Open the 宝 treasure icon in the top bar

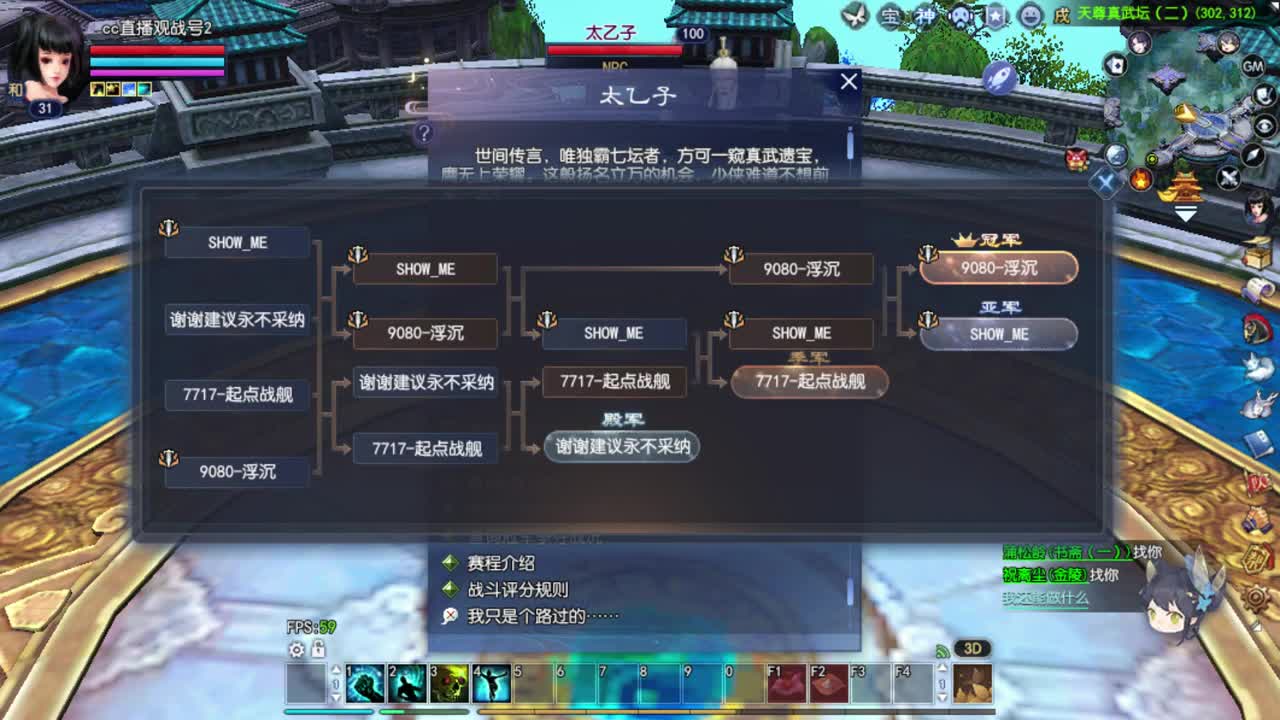click(x=891, y=16)
